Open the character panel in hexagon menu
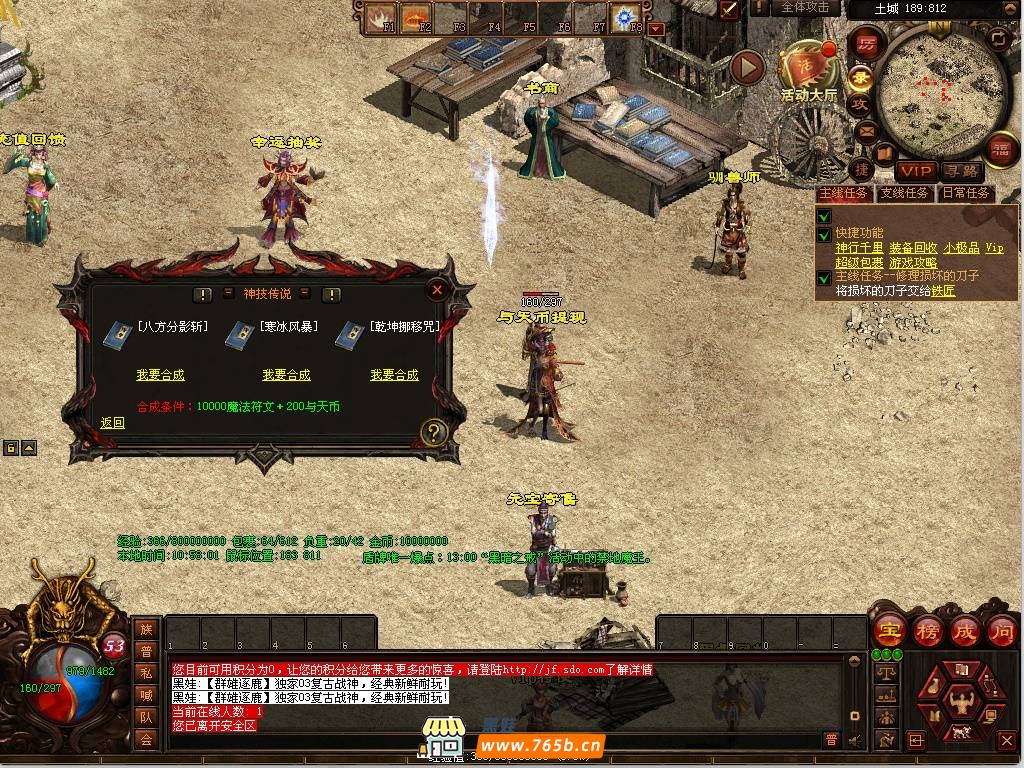The image size is (1024, 768). pos(964,700)
